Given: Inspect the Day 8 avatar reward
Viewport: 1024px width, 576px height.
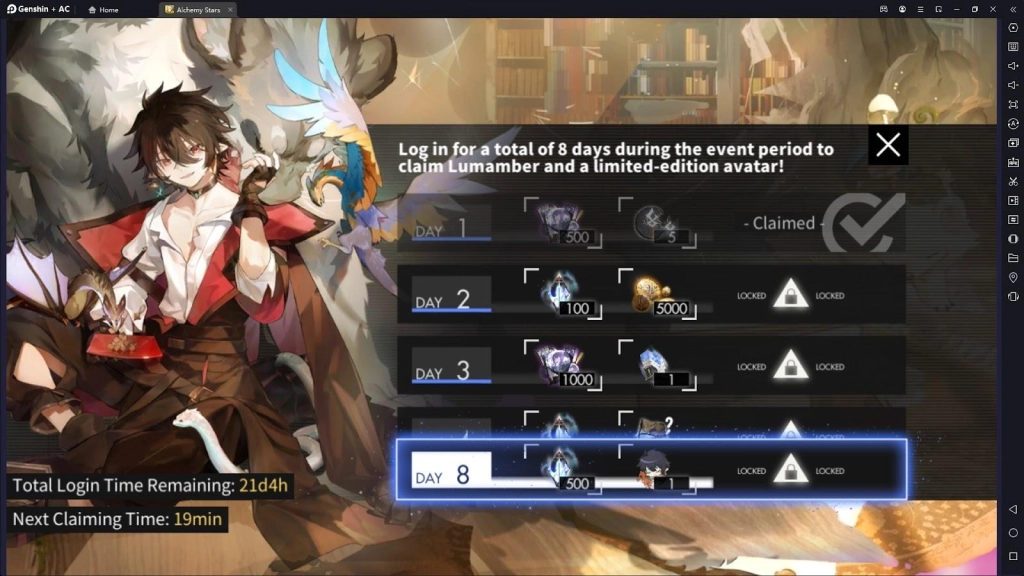Looking at the screenshot, I should coord(658,470).
